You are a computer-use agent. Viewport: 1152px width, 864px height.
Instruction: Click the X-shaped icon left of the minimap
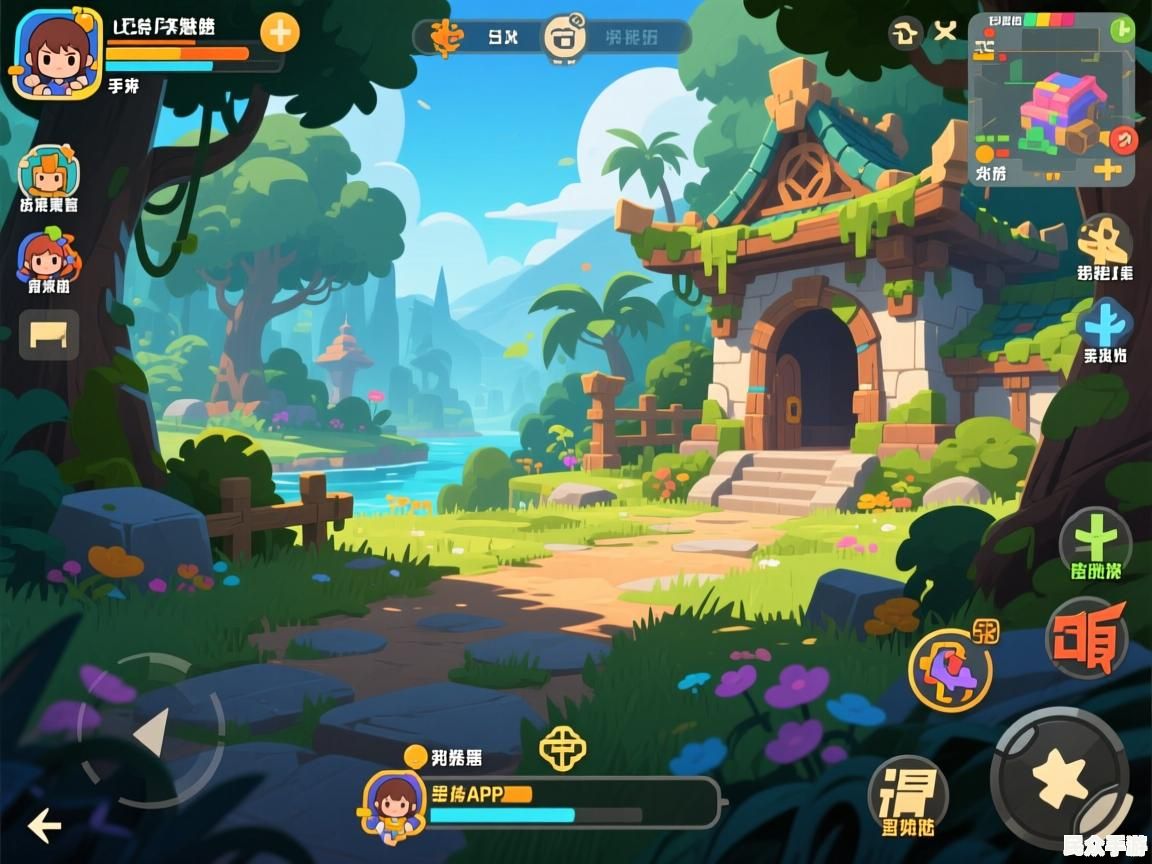tap(945, 33)
